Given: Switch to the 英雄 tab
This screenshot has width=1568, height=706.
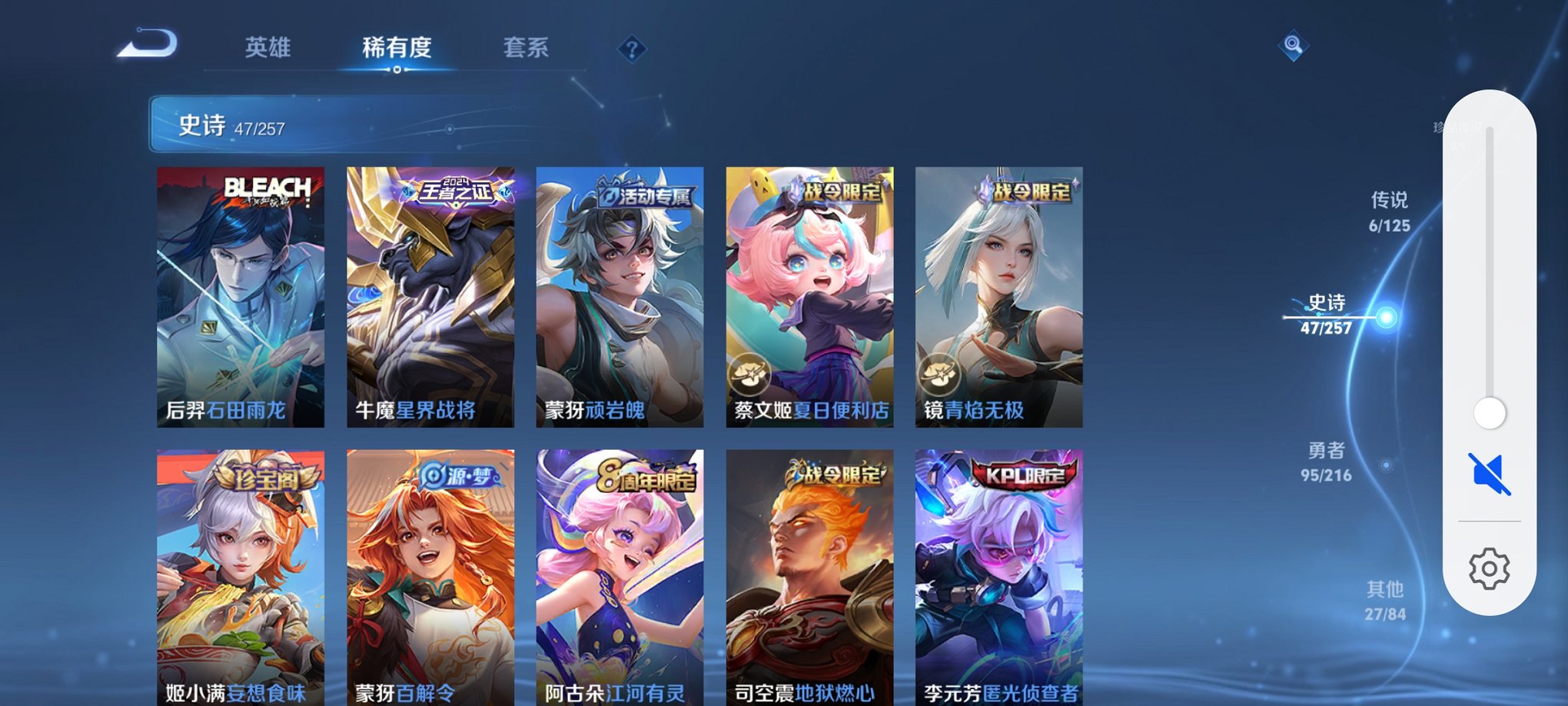Looking at the screenshot, I should coord(267,48).
